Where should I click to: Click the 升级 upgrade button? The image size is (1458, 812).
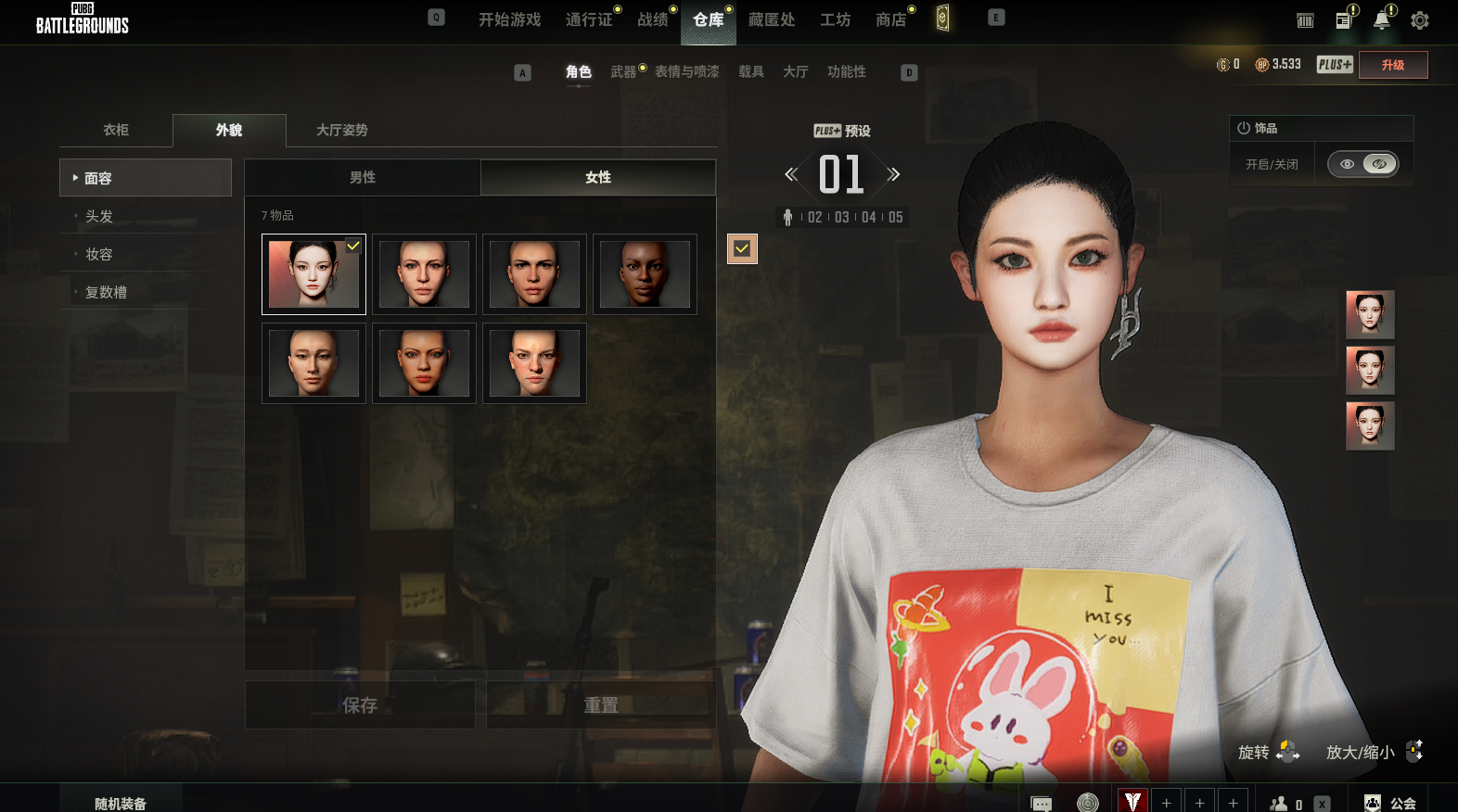[1392, 65]
